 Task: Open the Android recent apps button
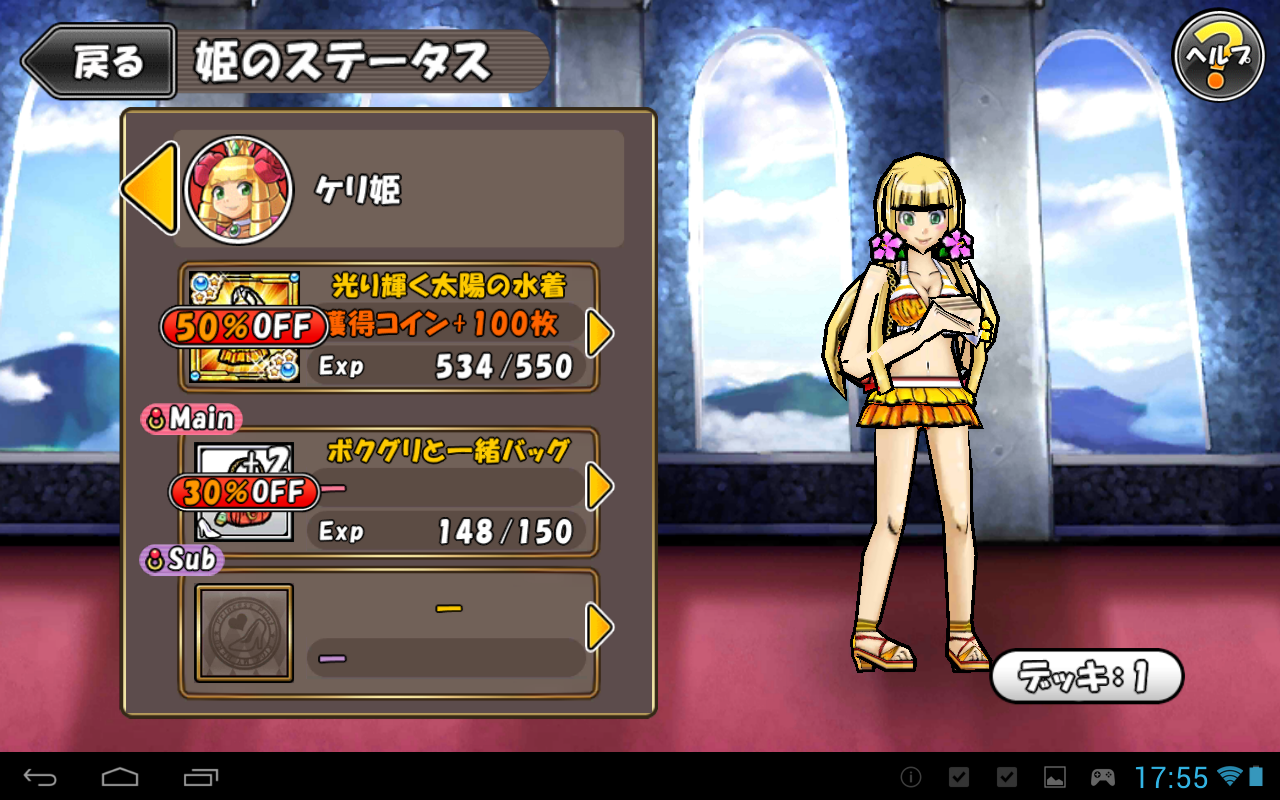200,776
